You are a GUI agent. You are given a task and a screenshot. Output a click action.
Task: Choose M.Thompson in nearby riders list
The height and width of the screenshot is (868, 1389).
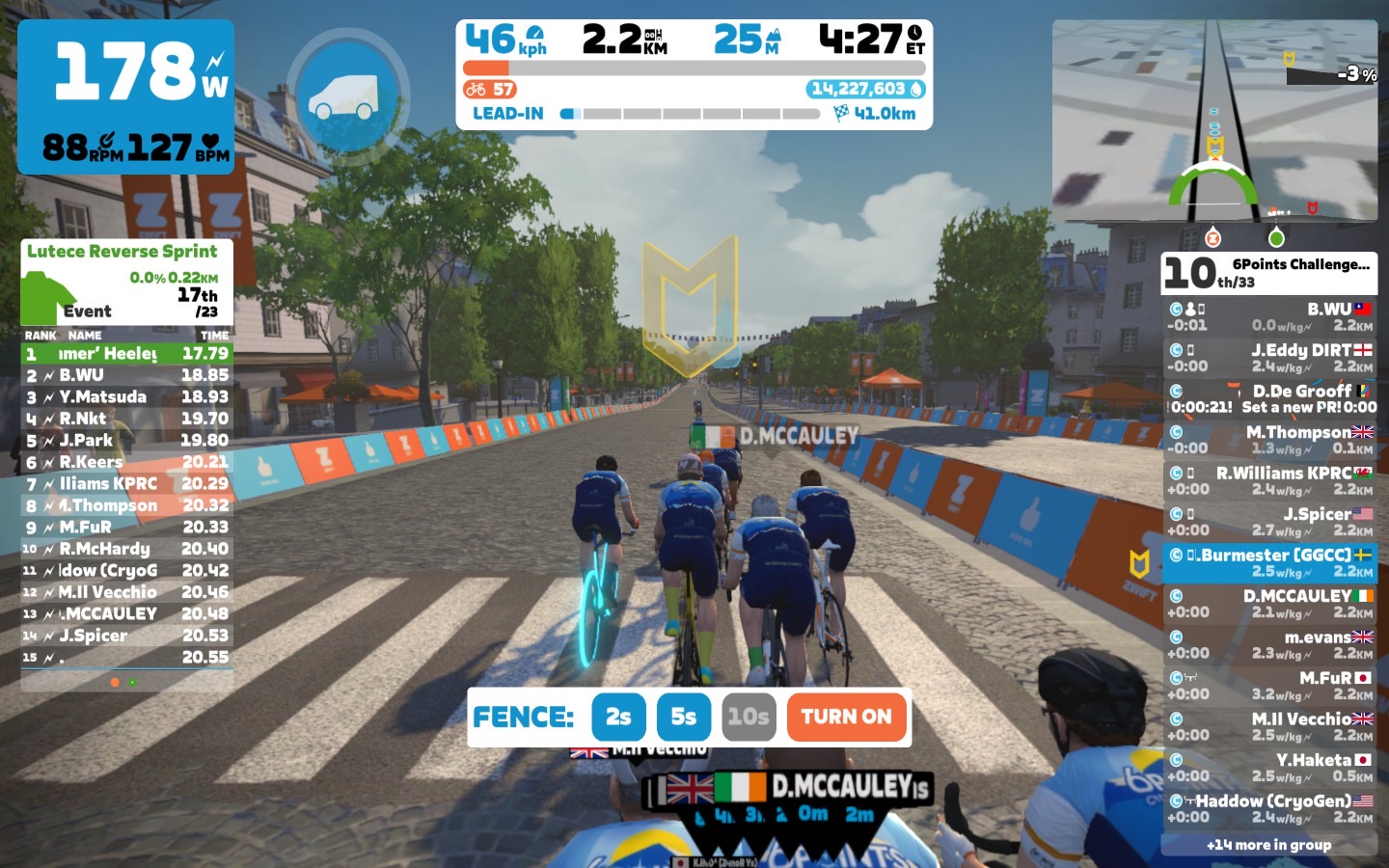(x=1269, y=440)
